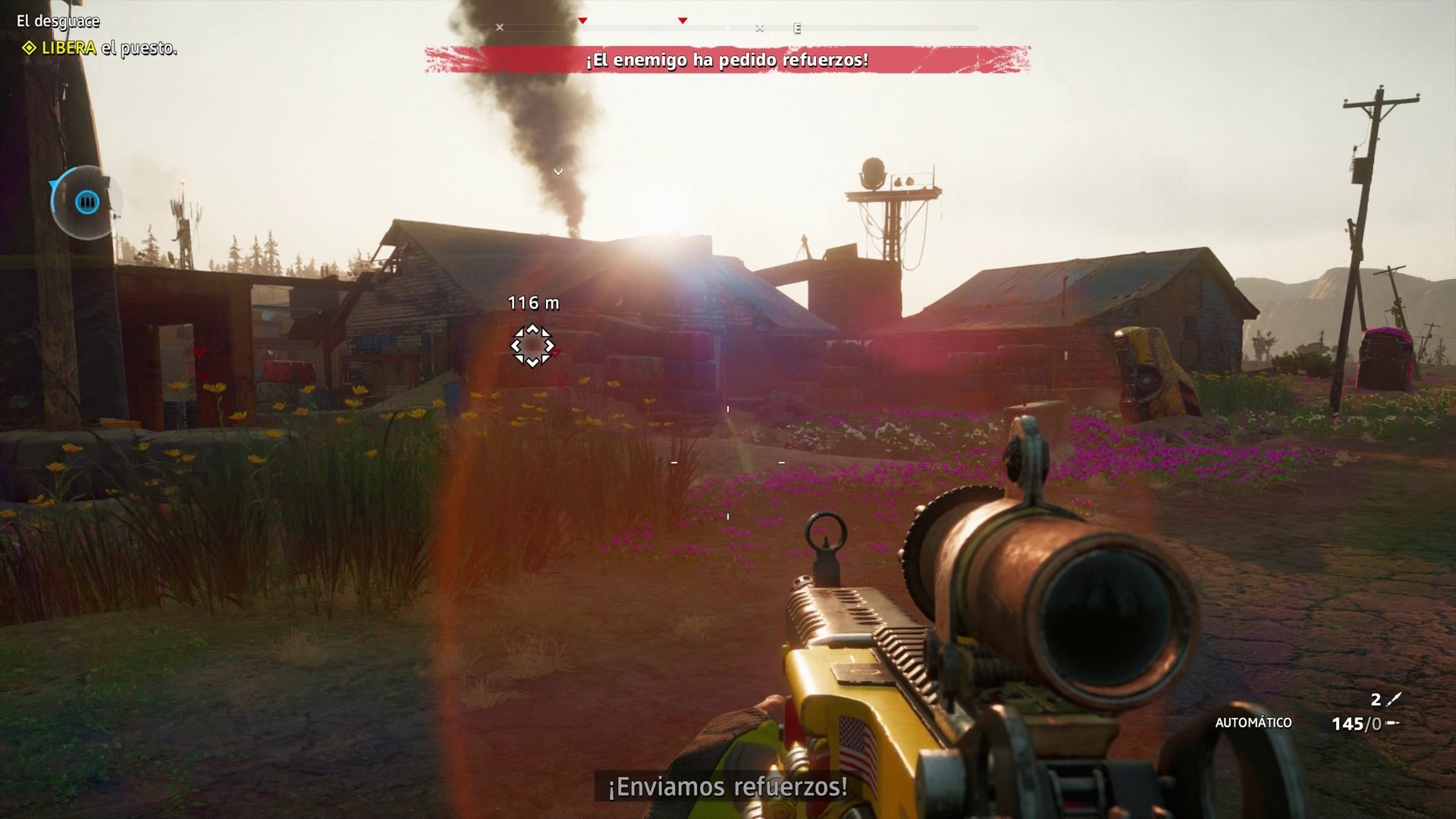Expand the objective diamond beside LIBERA
Viewport: 1456px width, 819px height.
(x=29, y=47)
